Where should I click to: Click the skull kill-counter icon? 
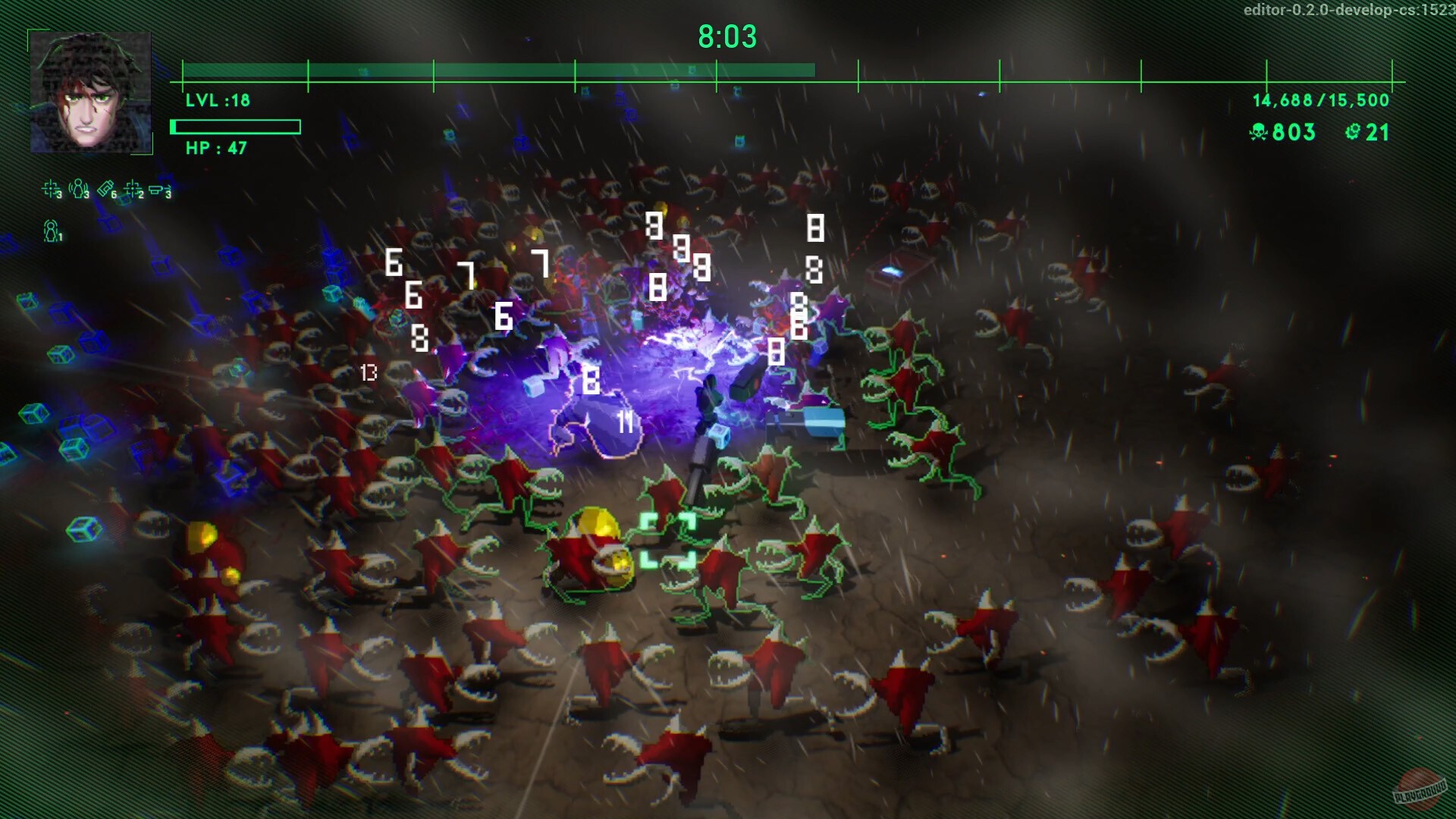pos(1257,132)
